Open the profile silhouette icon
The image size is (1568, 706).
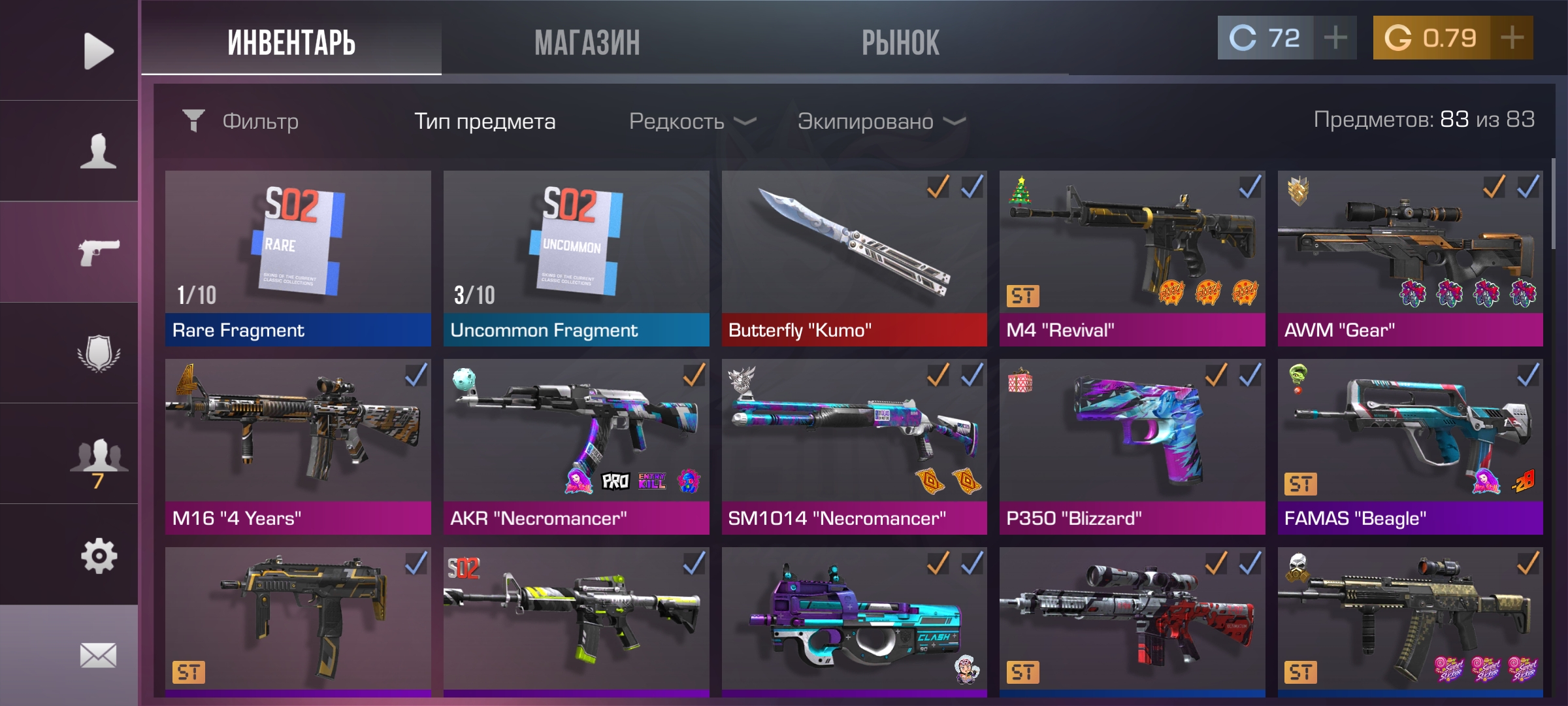[x=98, y=152]
